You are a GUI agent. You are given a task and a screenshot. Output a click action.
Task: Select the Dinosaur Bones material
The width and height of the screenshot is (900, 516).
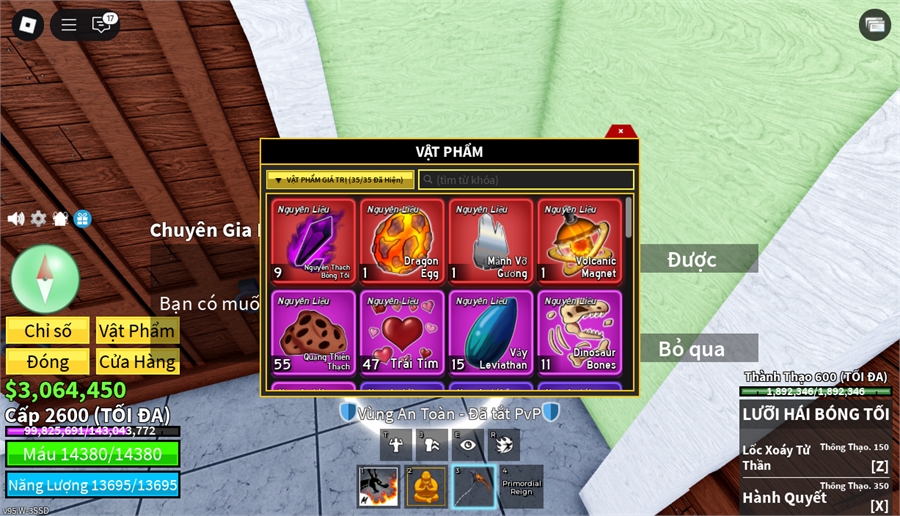pyautogui.click(x=580, y=333)
